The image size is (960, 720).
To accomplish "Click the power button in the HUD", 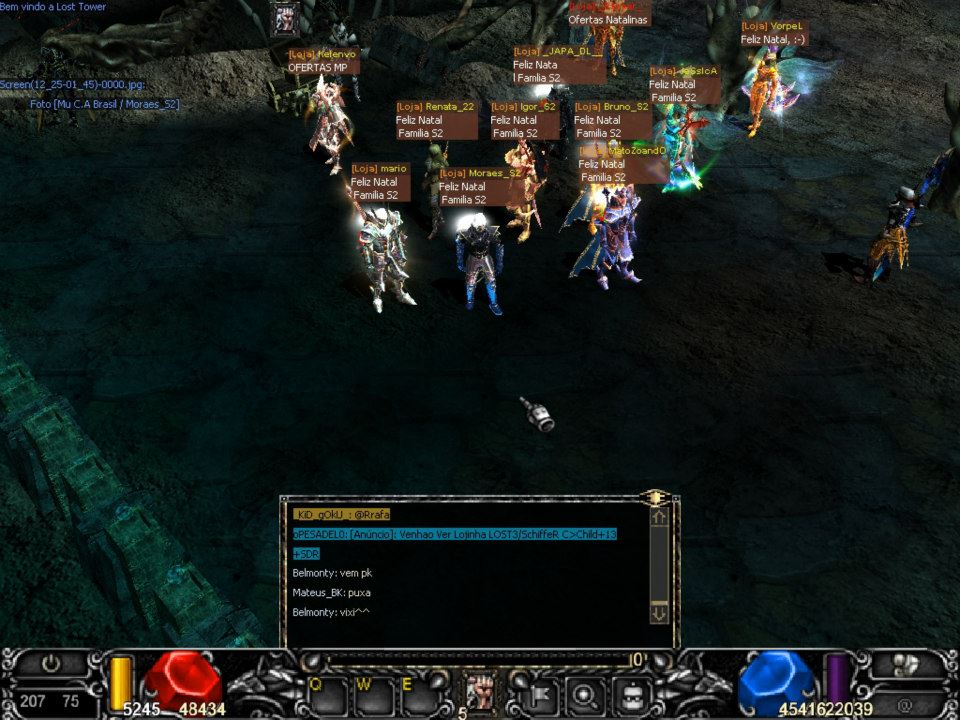I will tap(51, 663).
